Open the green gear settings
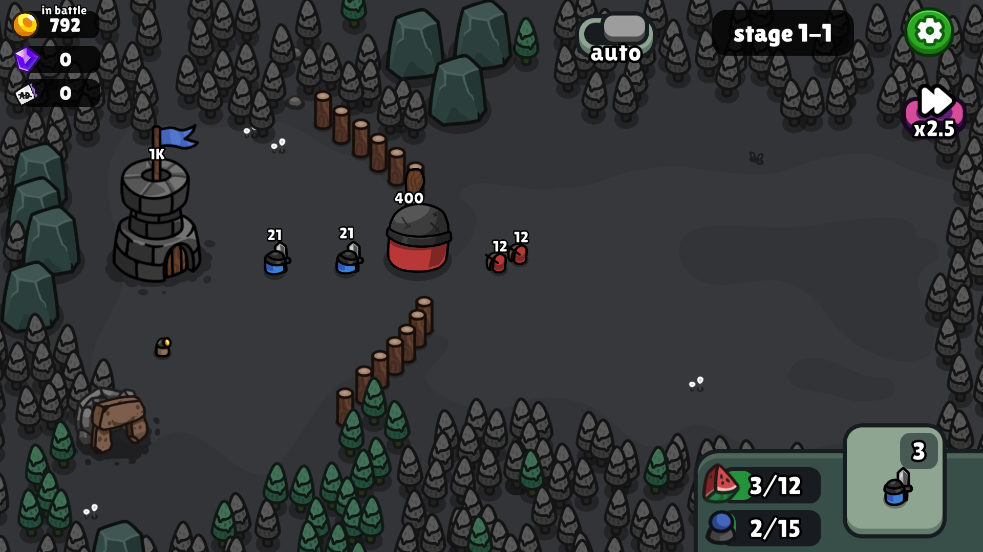Screen dimensions: 983x552 point(929,31)
